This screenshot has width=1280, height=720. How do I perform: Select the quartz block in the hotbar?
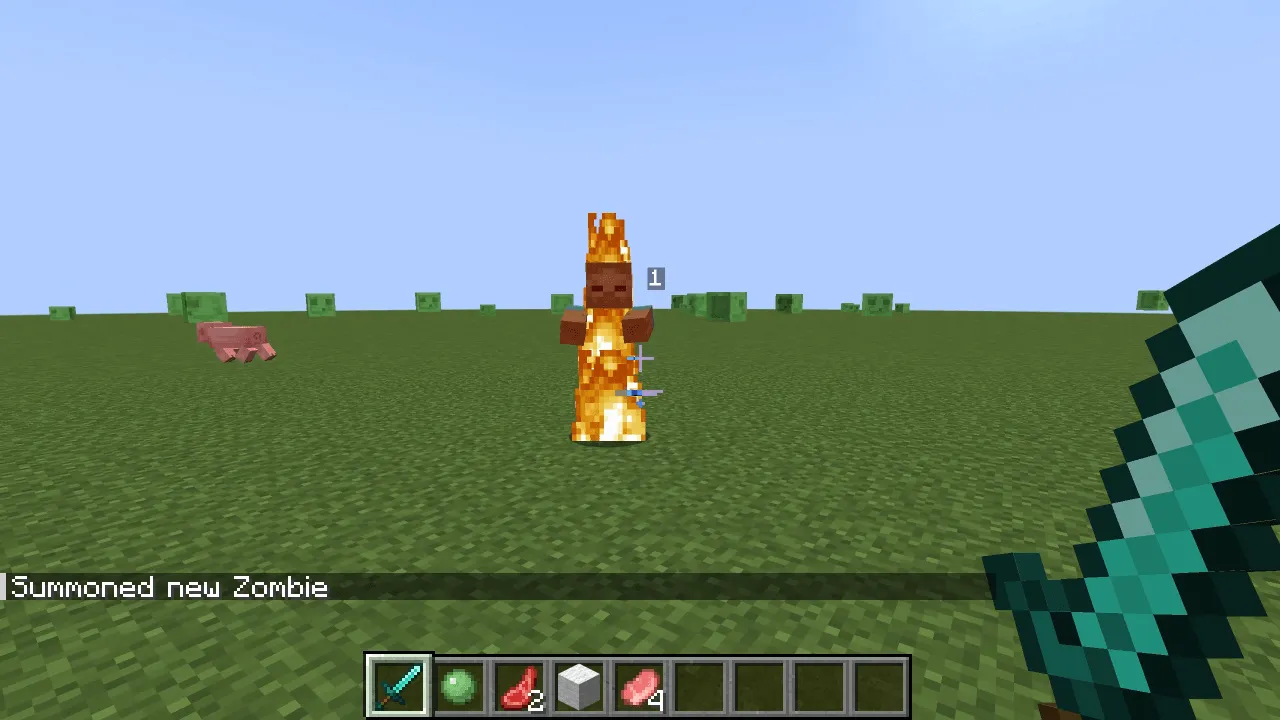click(x=580, y=686)
